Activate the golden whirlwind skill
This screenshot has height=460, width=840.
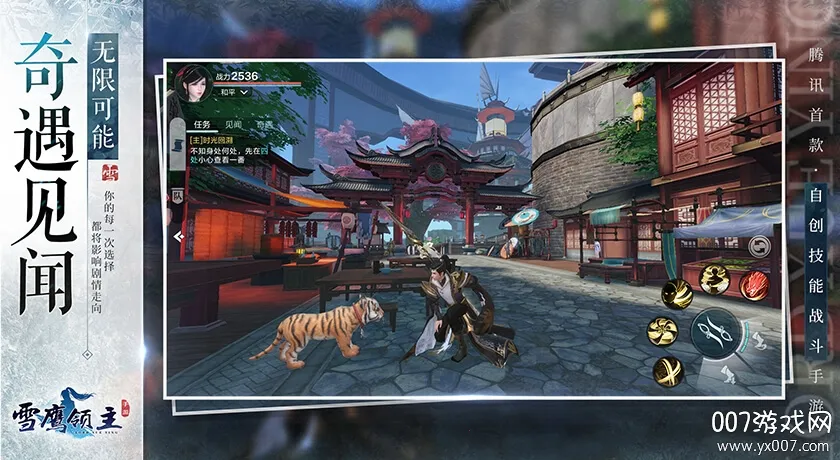click(x=664, y=331)
